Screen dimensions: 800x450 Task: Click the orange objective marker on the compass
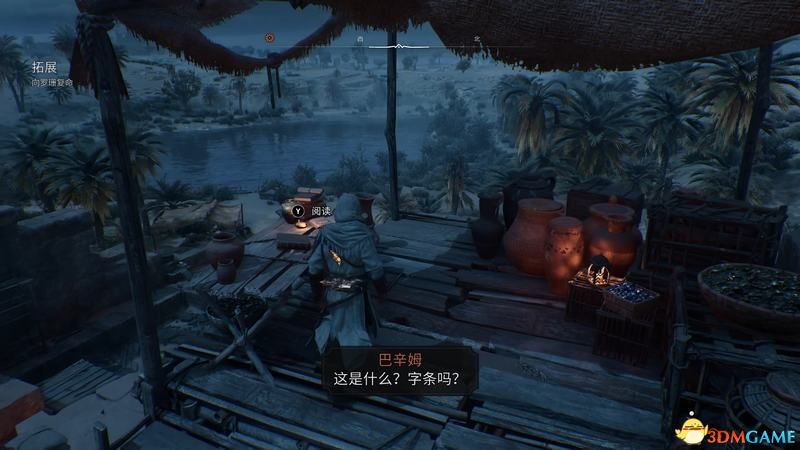tap(269, 37)
